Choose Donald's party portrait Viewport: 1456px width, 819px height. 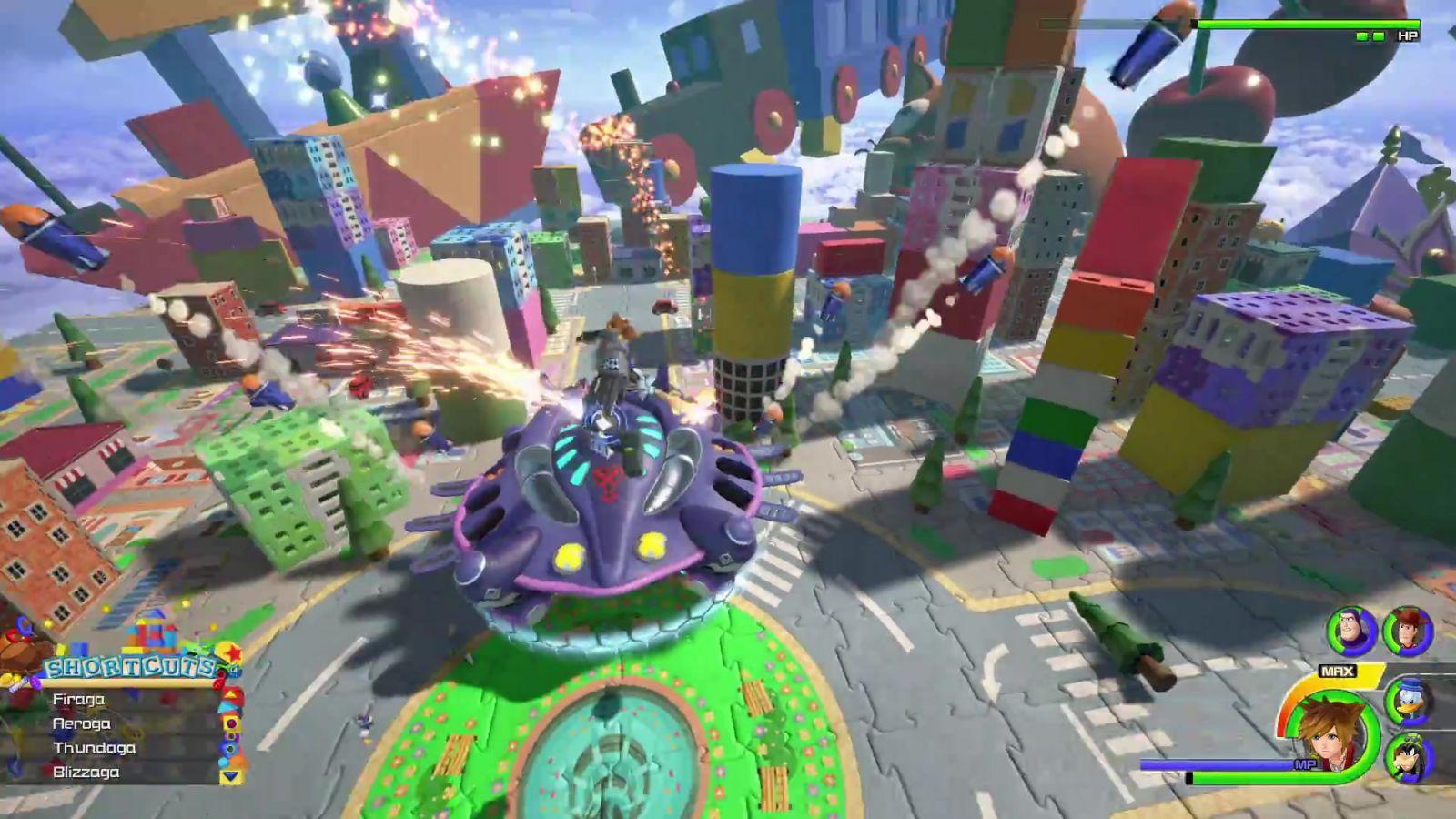coord(1408,702)
